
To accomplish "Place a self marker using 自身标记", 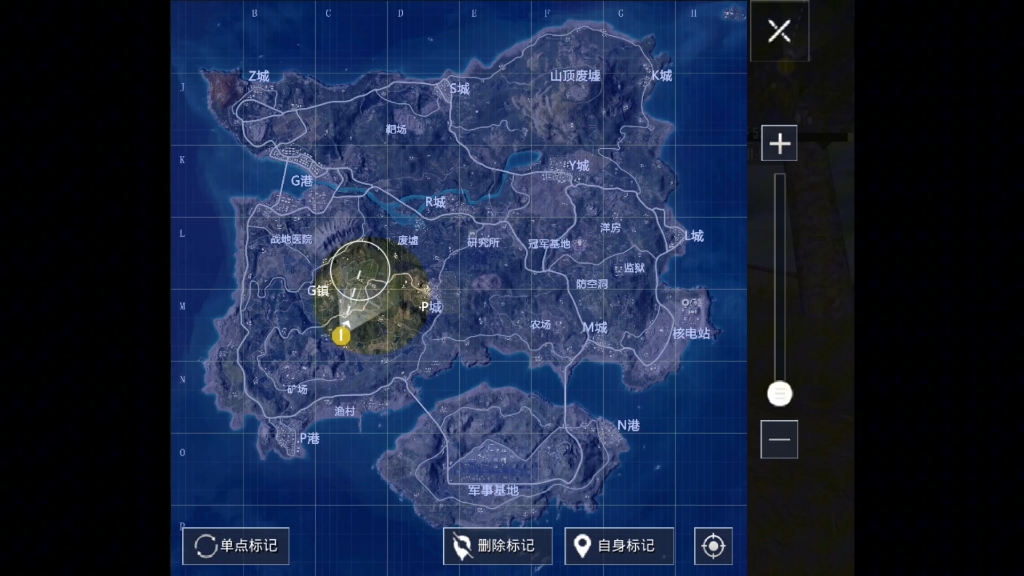I will [618, 546].
